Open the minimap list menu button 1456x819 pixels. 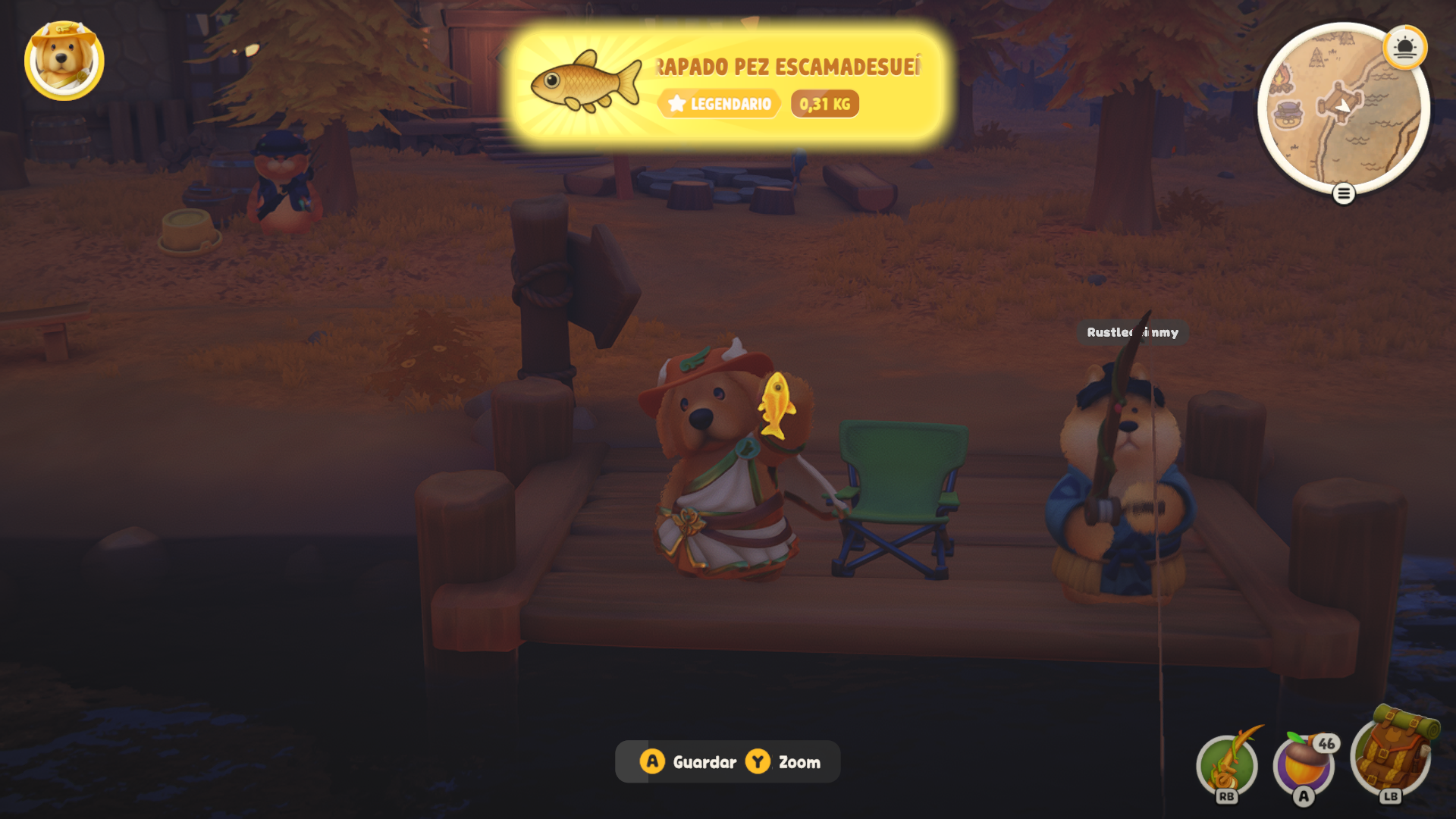click(x=1343, y=194)
